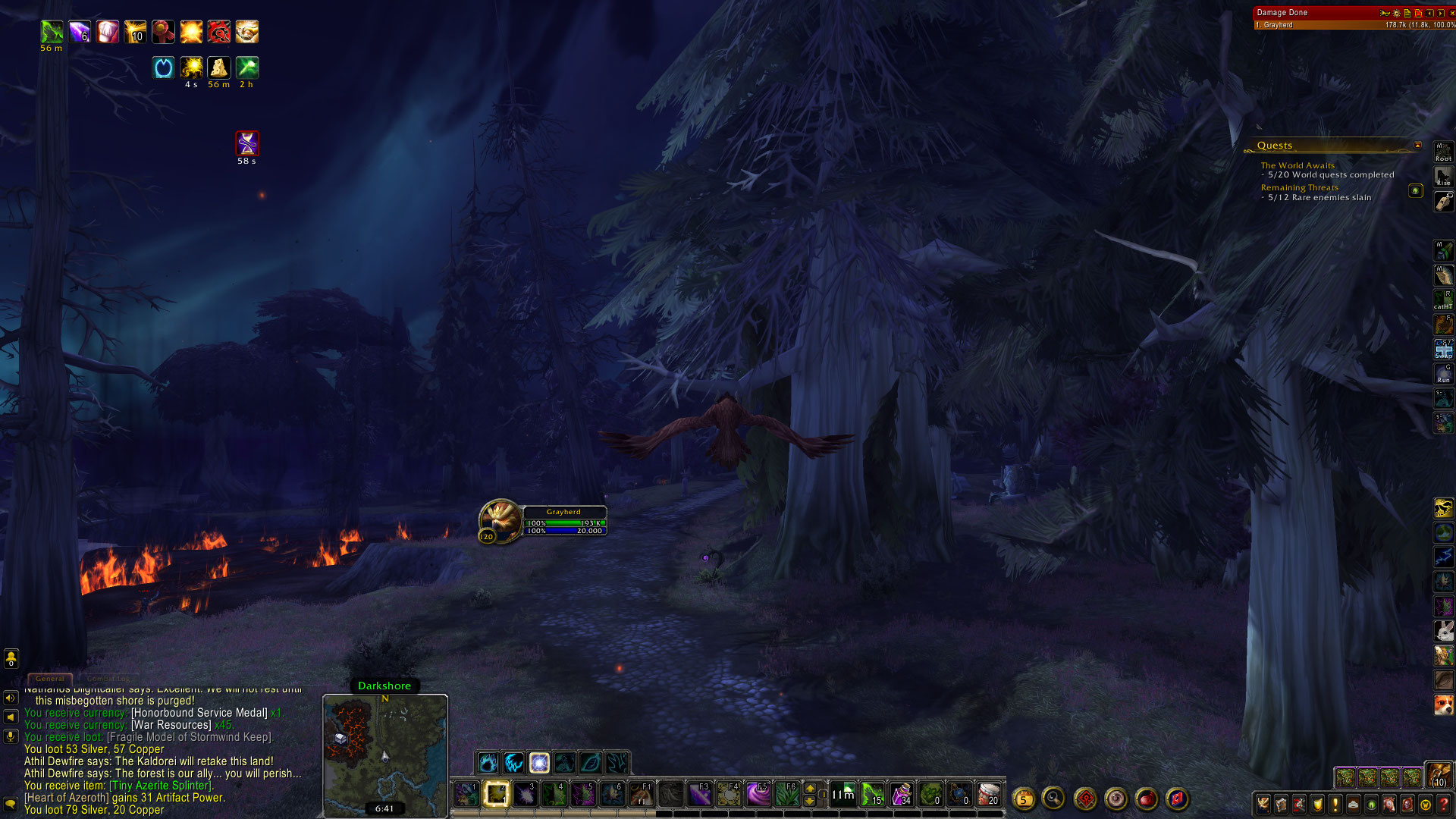The width and height of the screenshot is (1456, 819).
Task: Open the social friends button
Action: coord(11,658)
